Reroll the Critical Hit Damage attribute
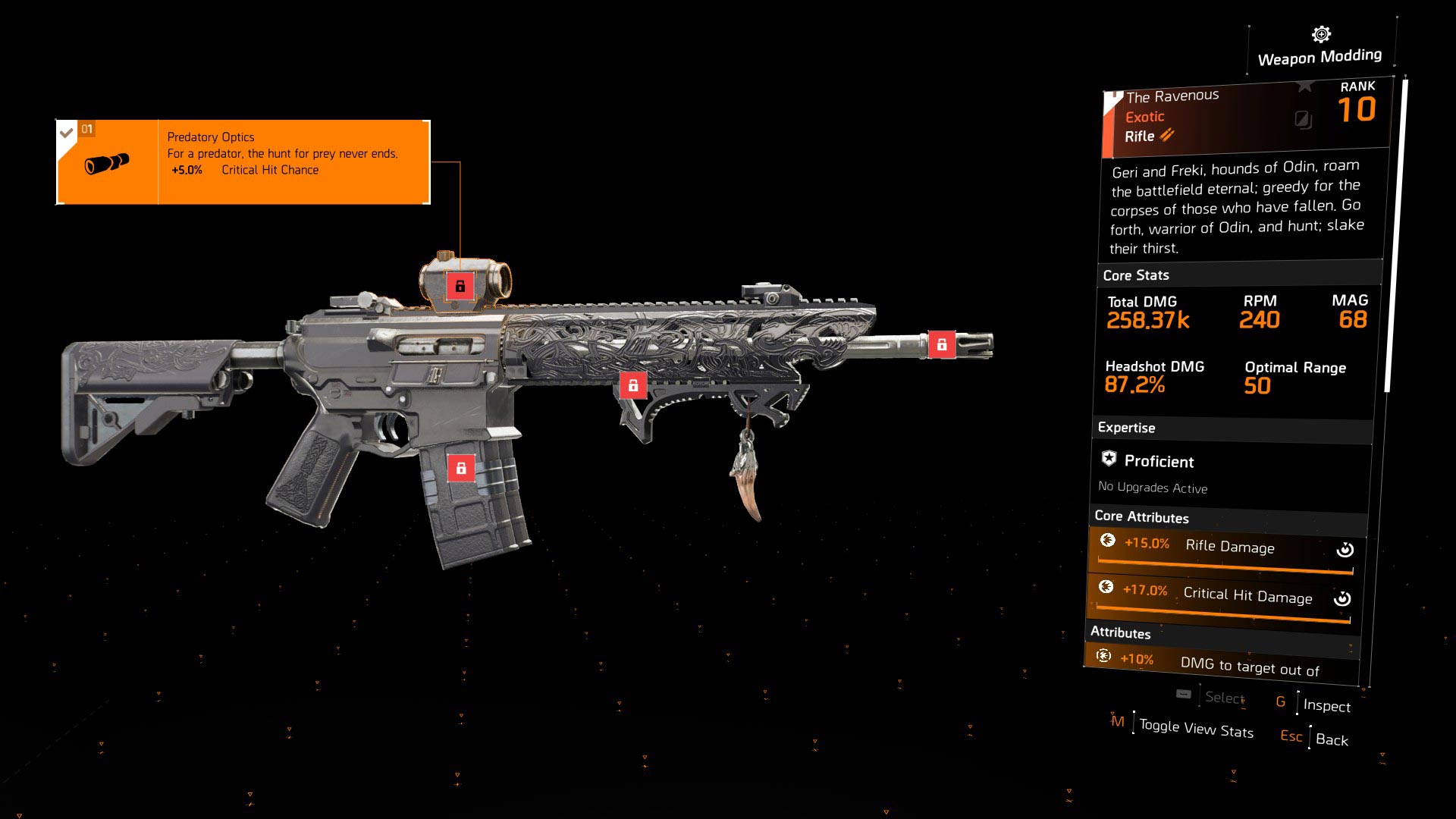The width and height of the screenshot is (1456, 819). click(1343, 598)
